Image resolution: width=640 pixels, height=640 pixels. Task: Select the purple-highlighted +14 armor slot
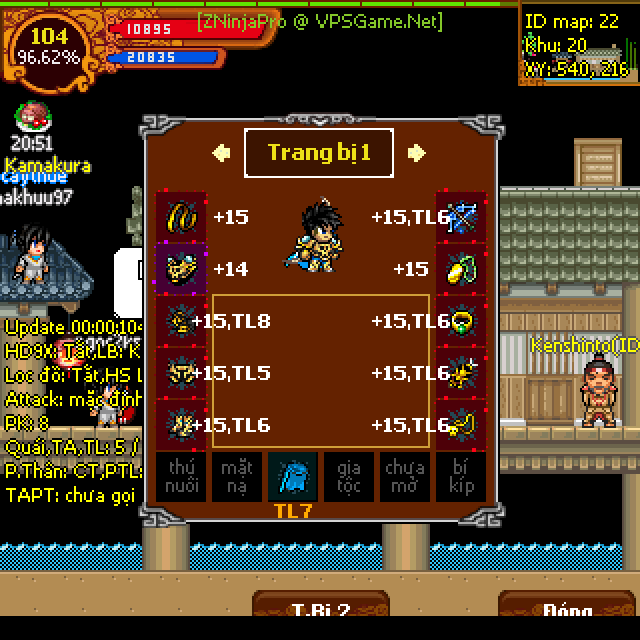tap(181, 269)
